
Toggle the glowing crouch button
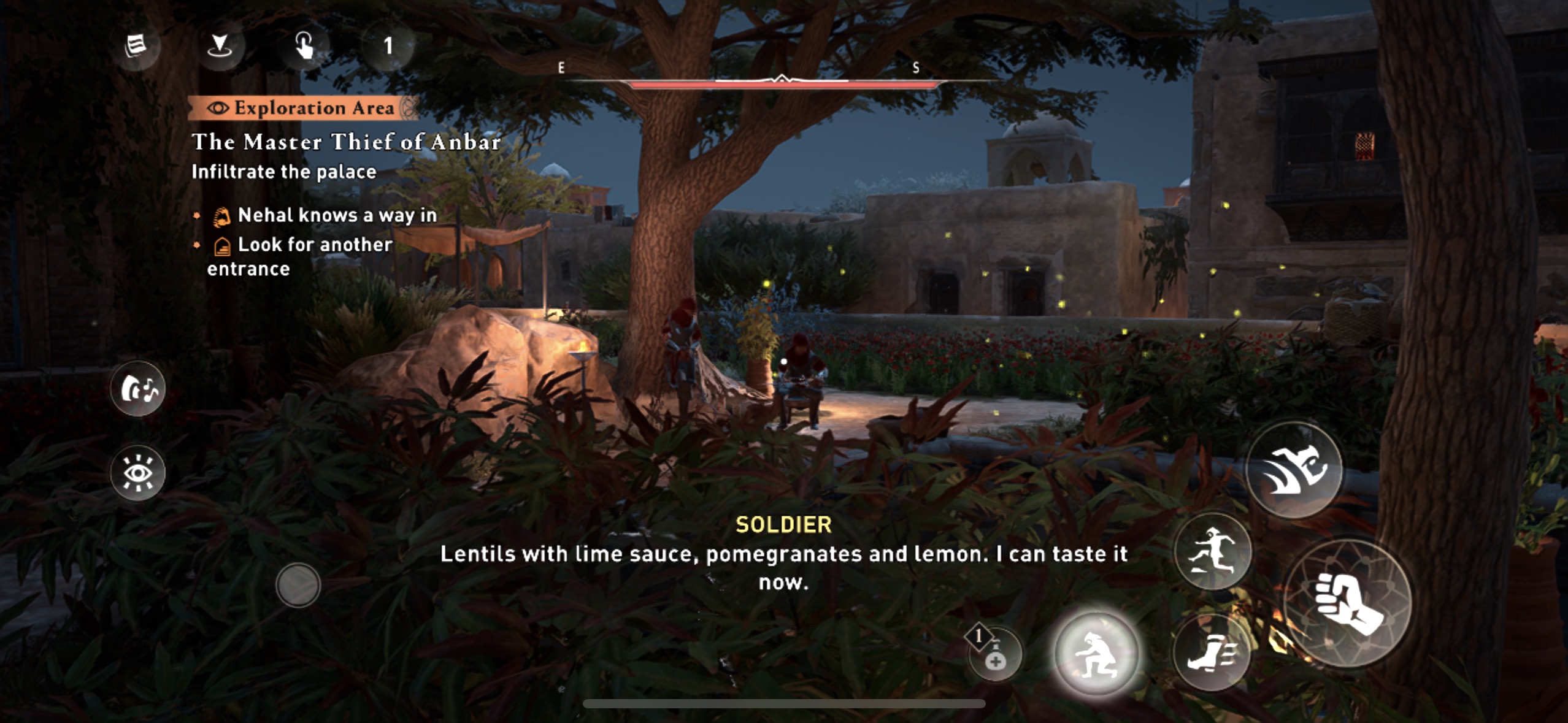[x=1096, y=654]
